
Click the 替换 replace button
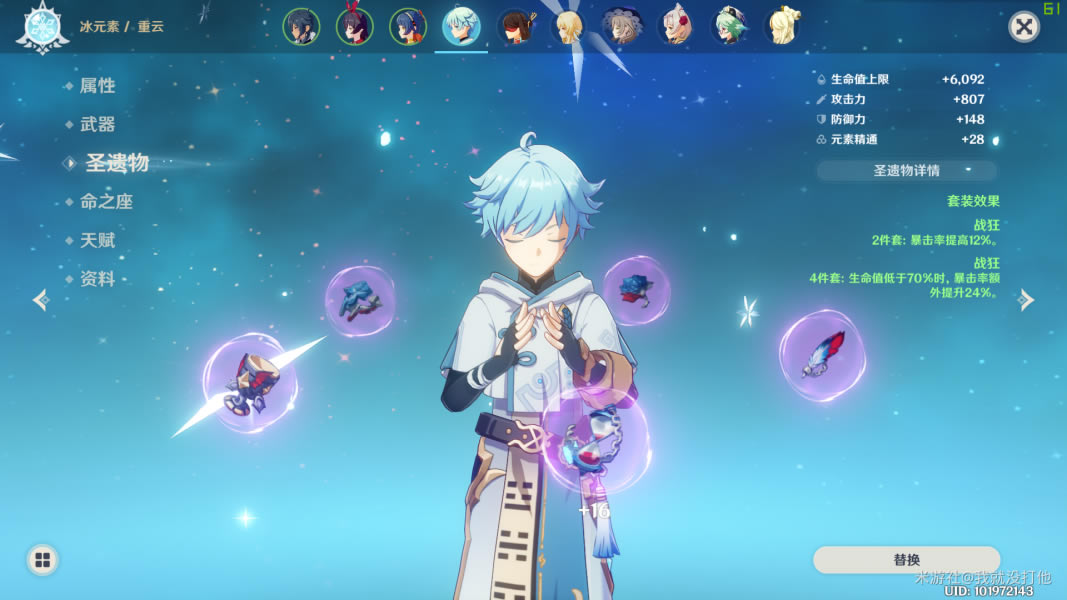[906, 560]
